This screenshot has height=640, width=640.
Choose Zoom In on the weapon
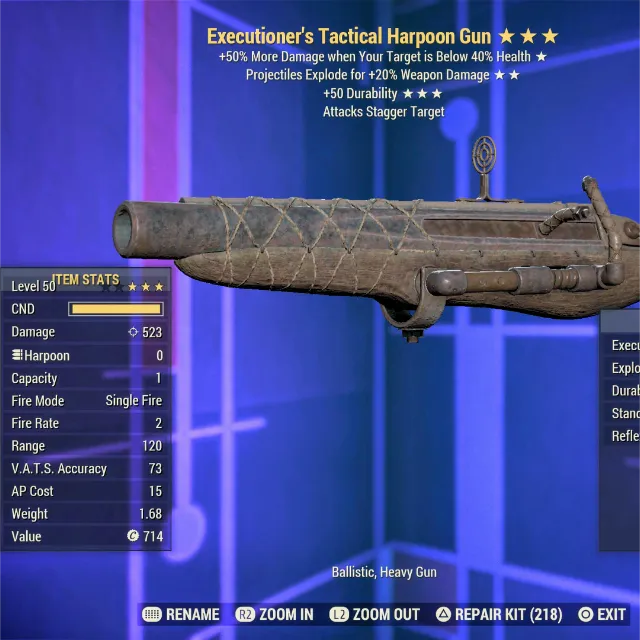point(274,614)
